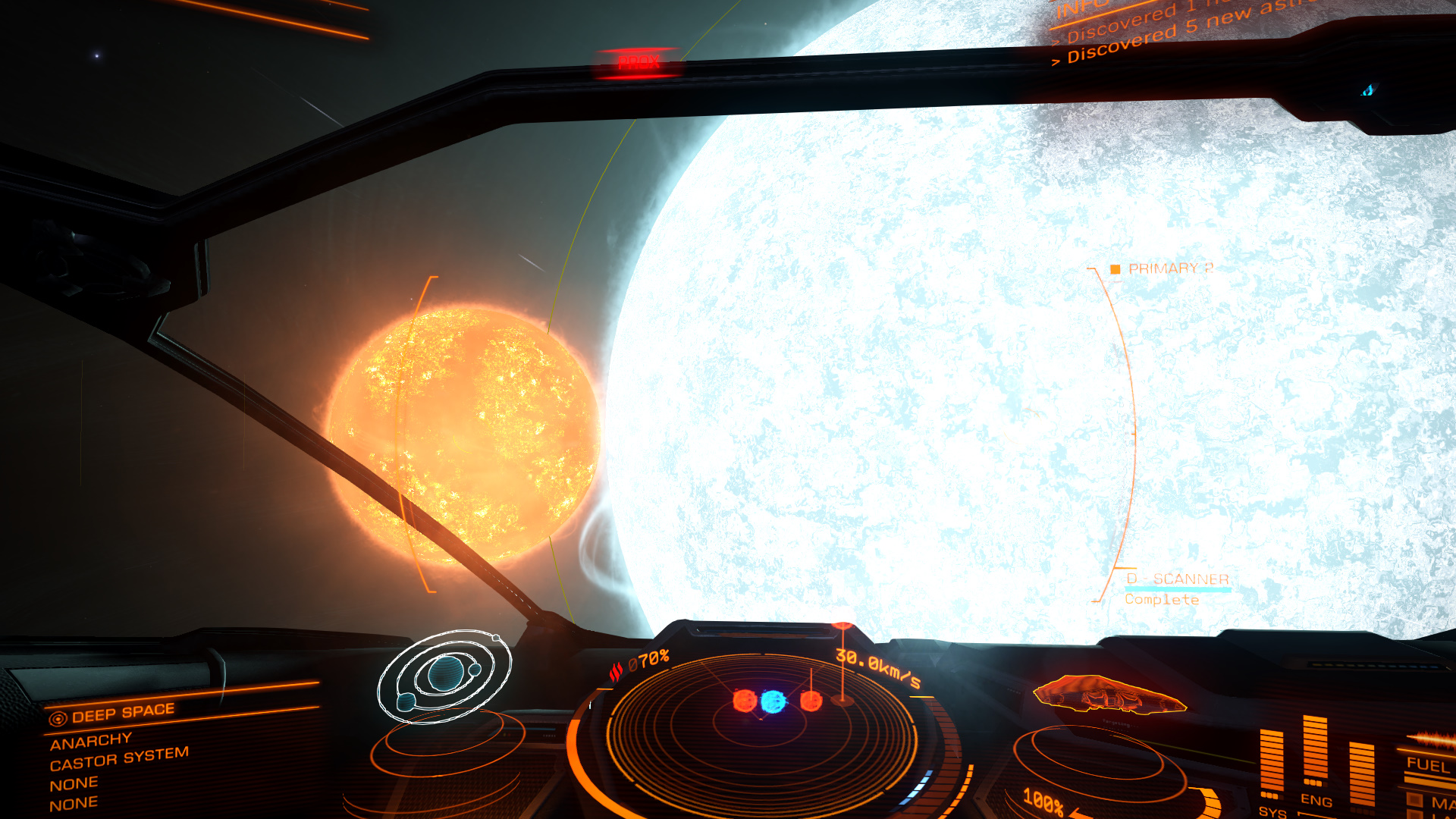This screenshot has width=1456, height=819.
Task: Select the CASTOR SYSTEM line
Action: click(119, 758)
